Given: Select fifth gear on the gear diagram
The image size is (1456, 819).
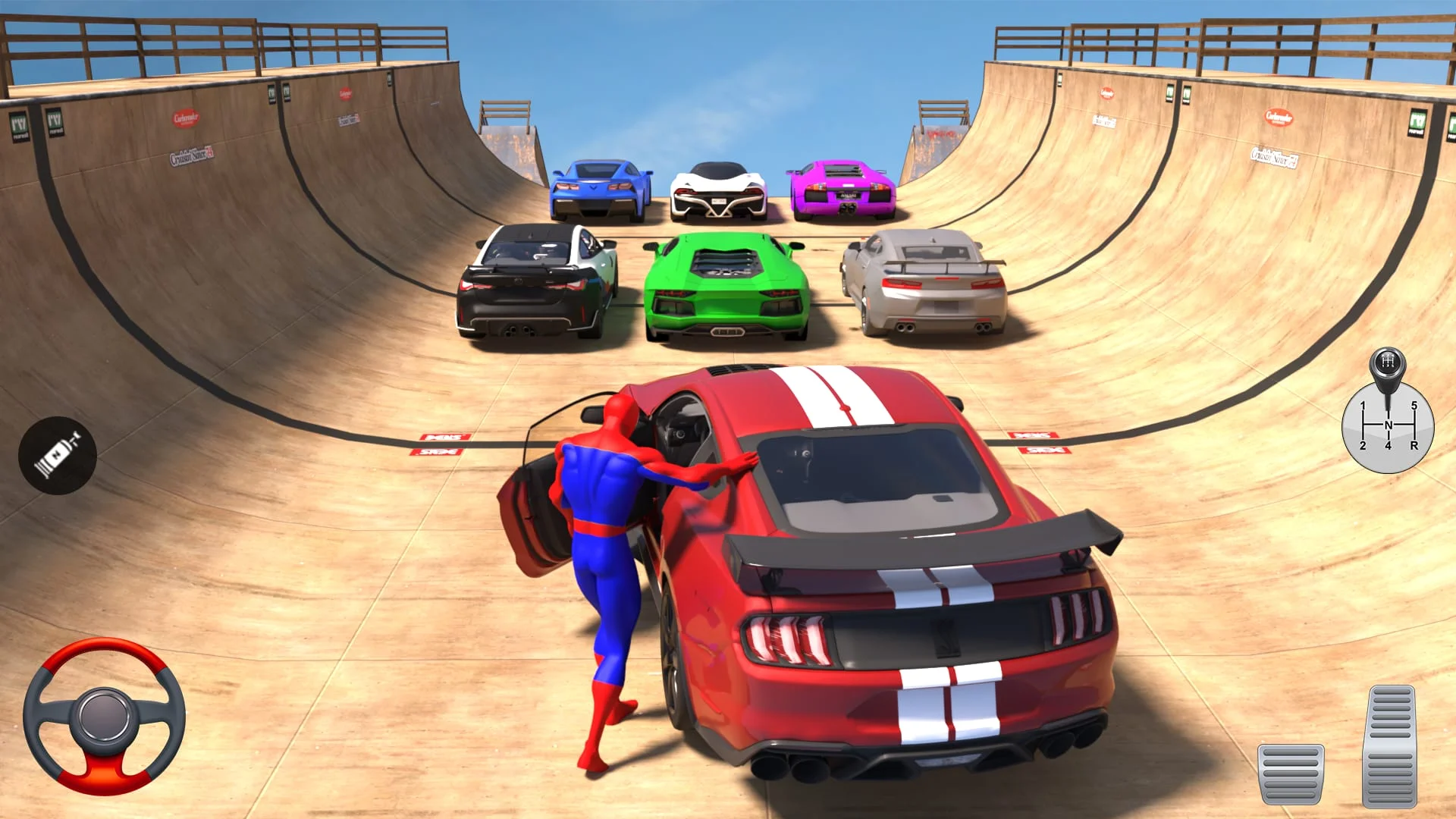Looking at the screenshot, I should (x=1416, y=405).
